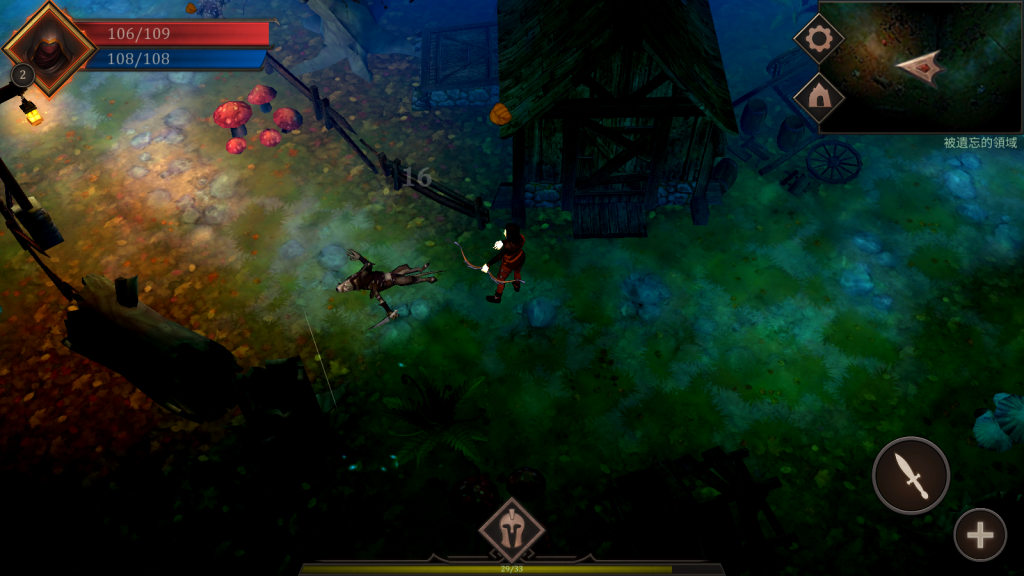
Task: Attack with the dagger button
Action: click(911, 475)
